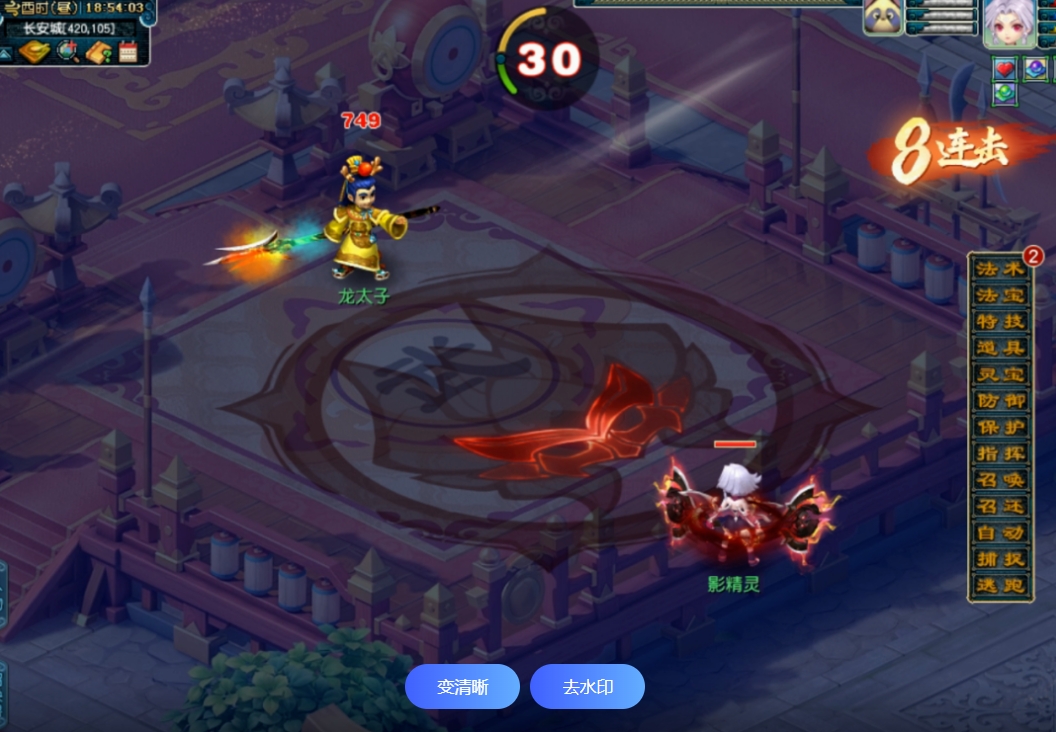1056x732 pixels.
Task: Select the red heart buff icon
Action: point(1005,68)
